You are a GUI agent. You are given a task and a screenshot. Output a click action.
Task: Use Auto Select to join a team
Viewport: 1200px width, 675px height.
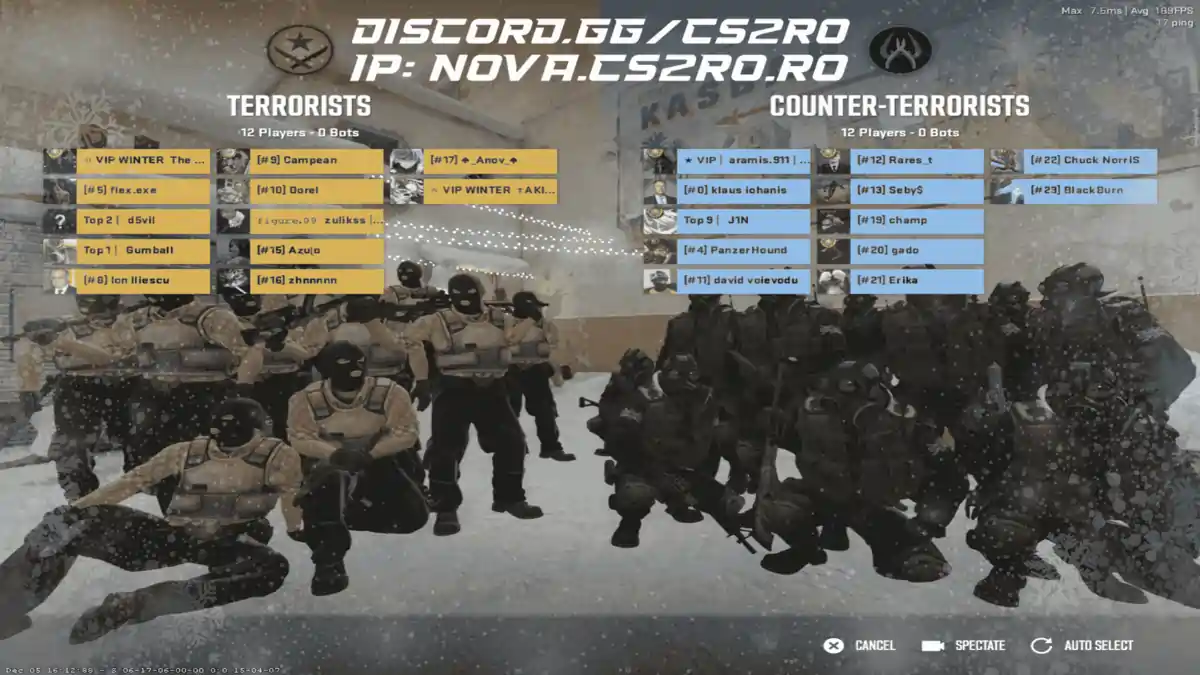tap(1083, 646)
